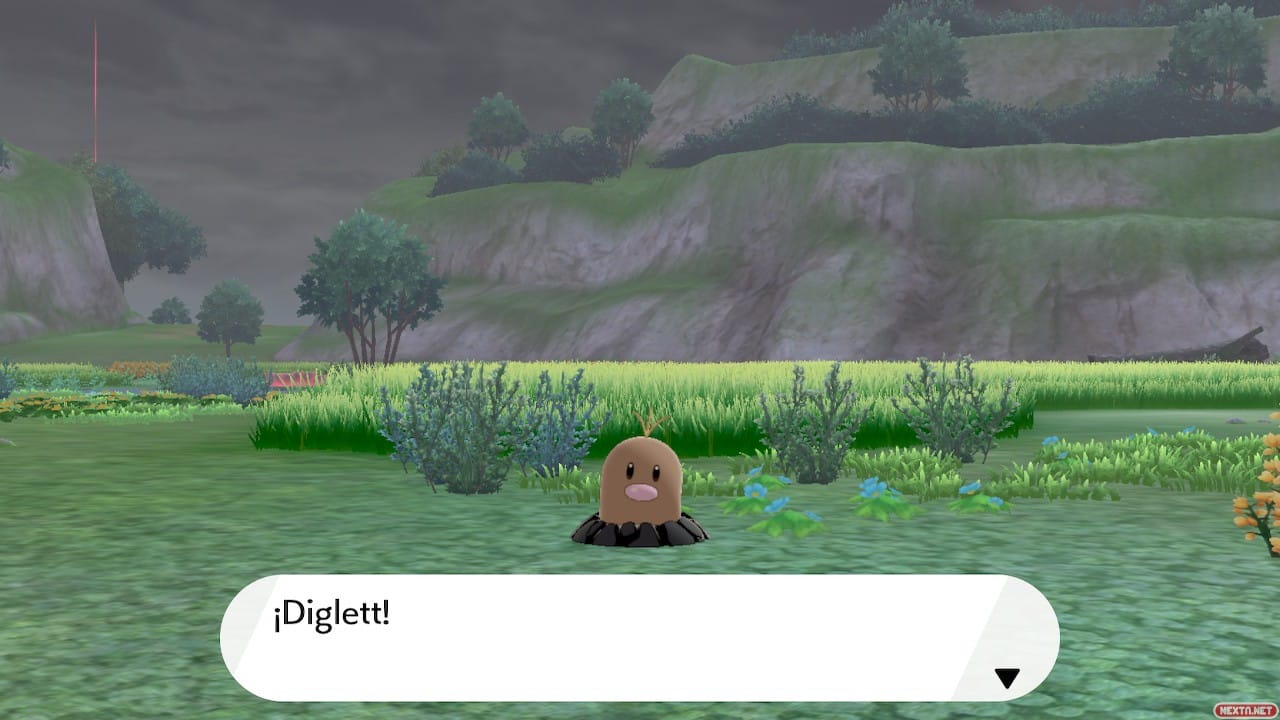Click the Diglett emerging from the ground
Viewport: 1280px width, 720px height.
coord(645,485)
